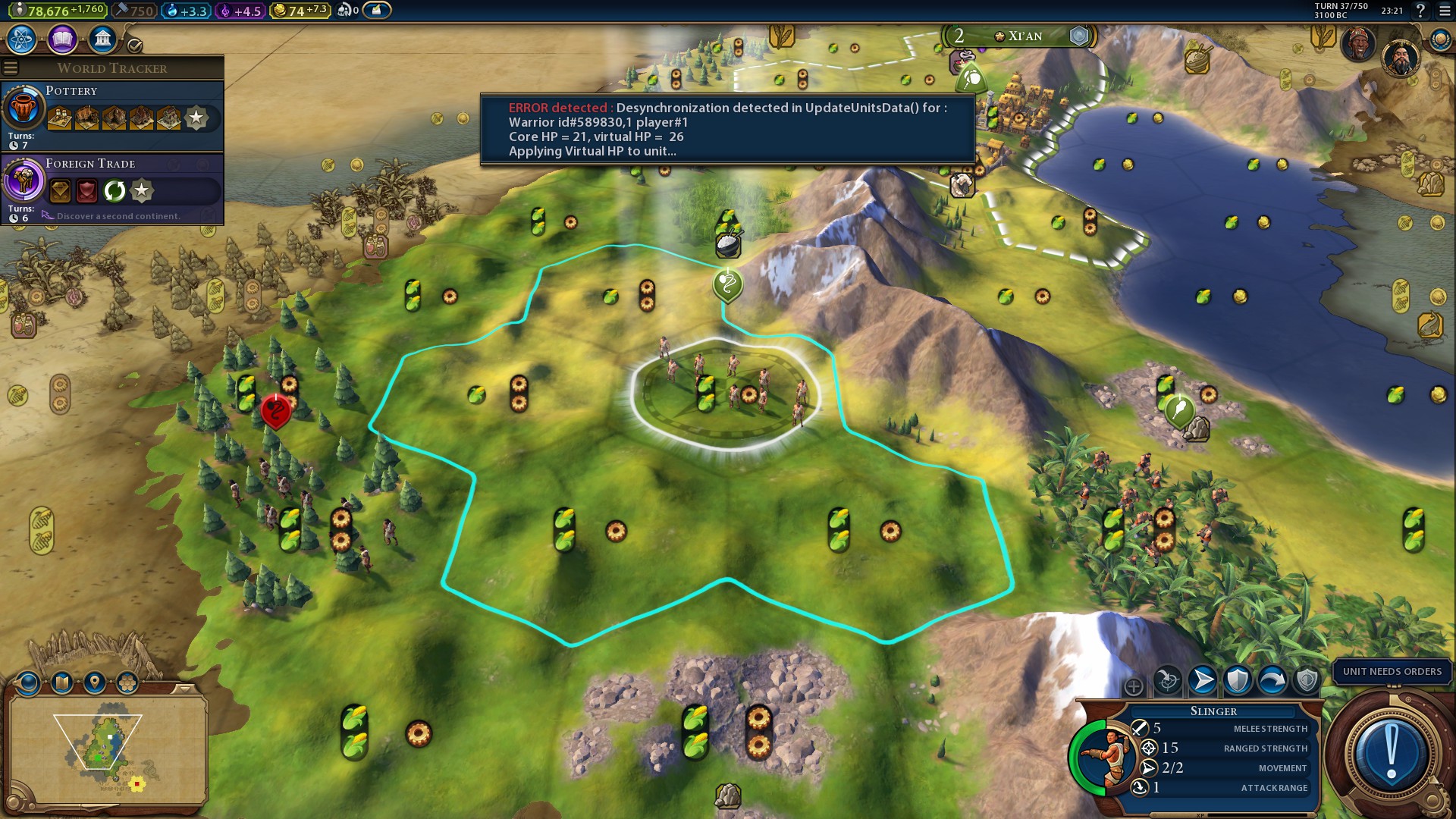This screenshot has width=1456, height=819.
Task: Select the Foreign Trade civic panel
Action: pos(112,188)
